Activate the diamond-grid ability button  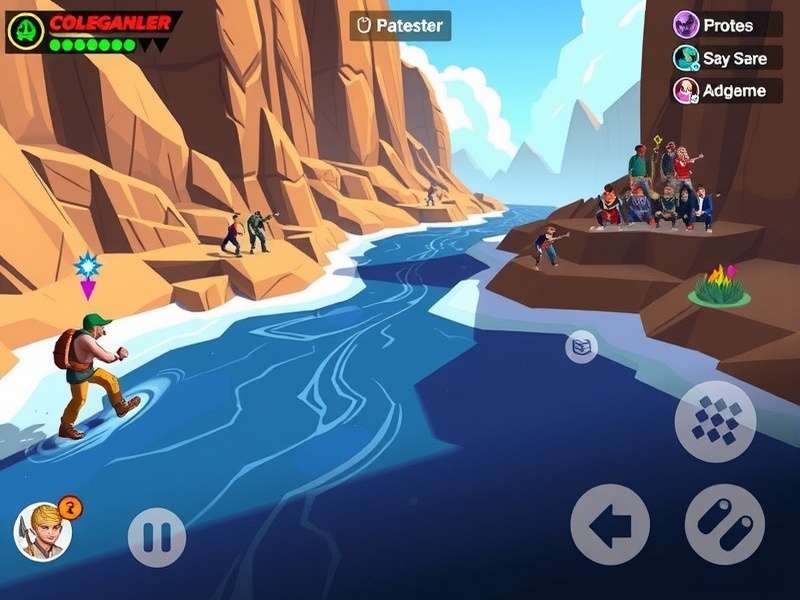[715, 421]
